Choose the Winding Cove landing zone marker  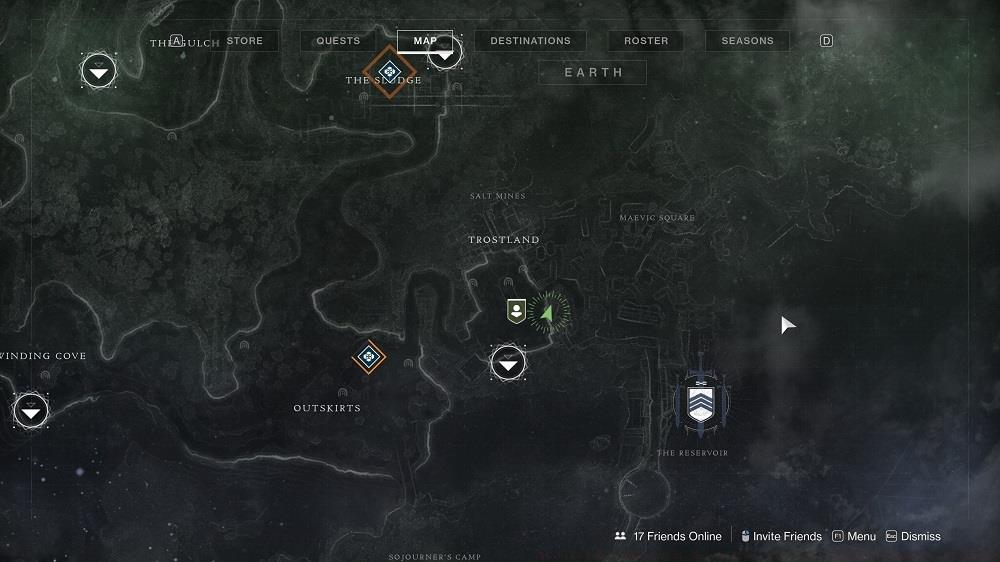(31, 410)
